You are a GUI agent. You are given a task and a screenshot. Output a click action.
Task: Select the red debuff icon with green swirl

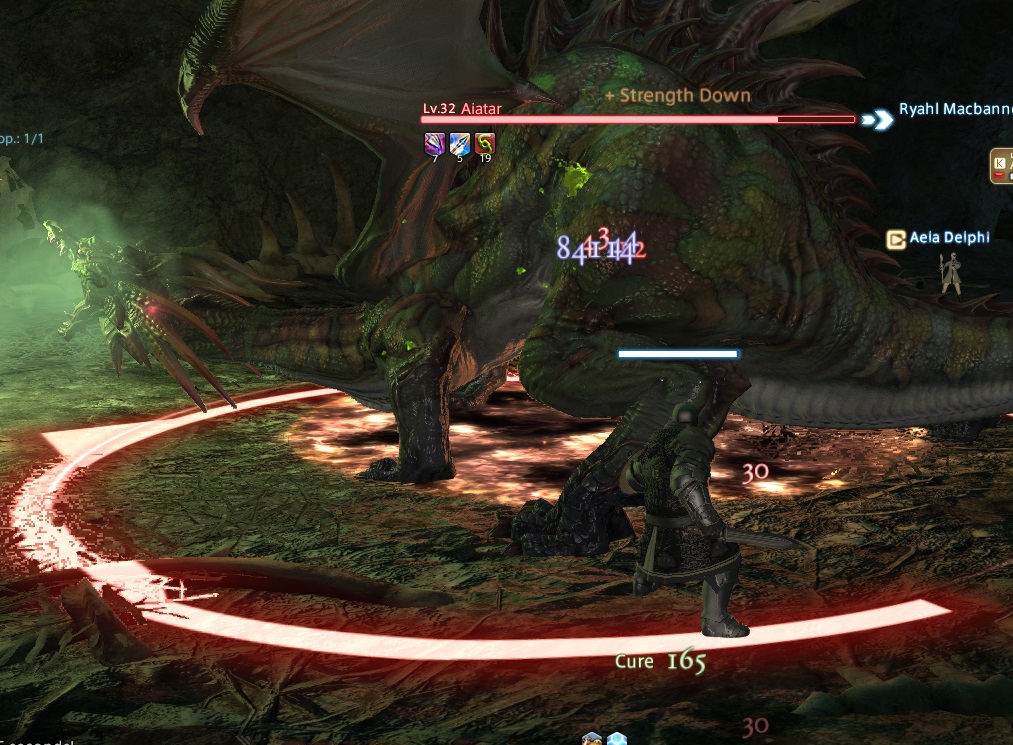coord(485,143)
